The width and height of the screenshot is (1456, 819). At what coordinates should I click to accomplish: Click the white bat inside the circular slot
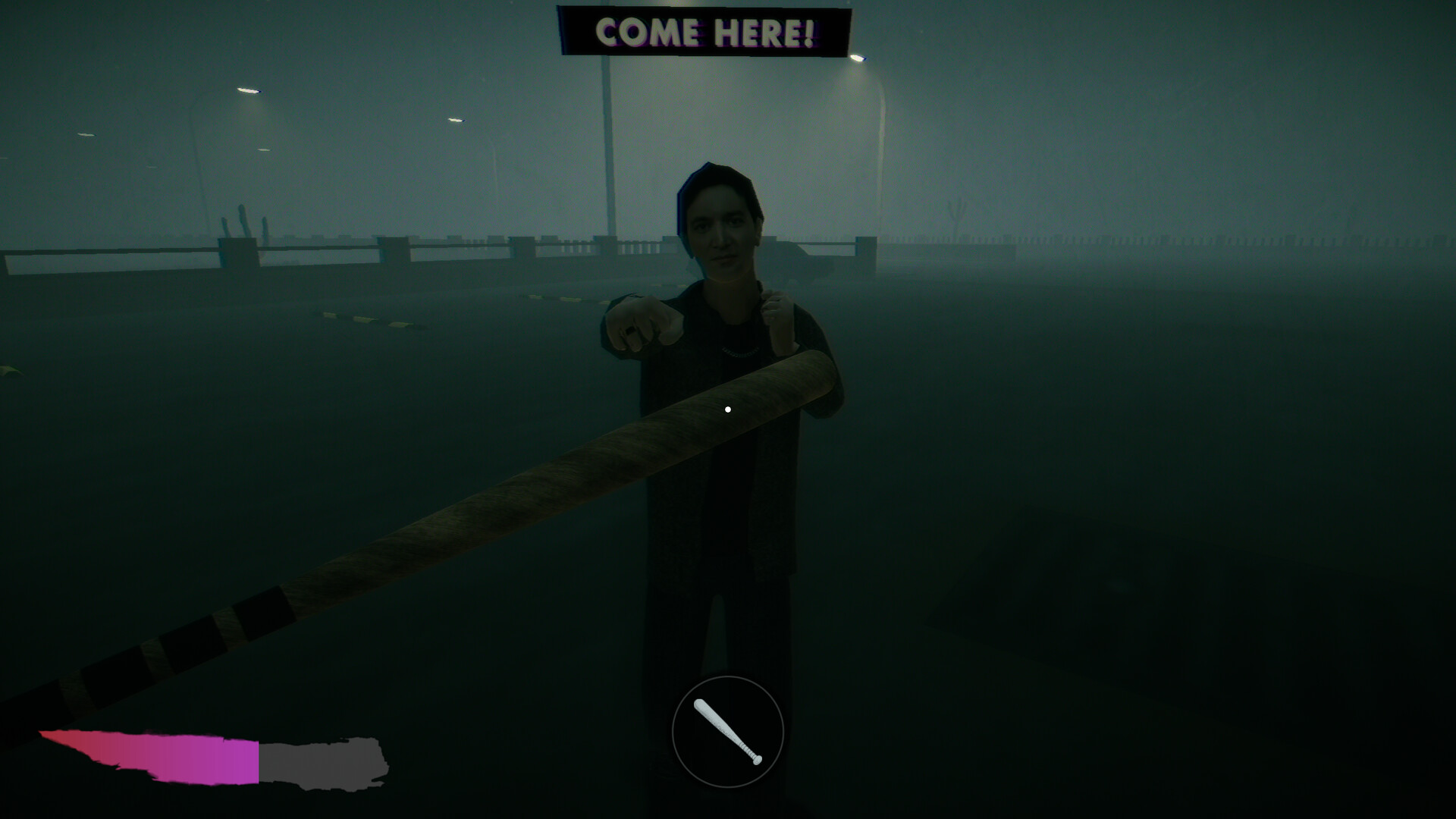726,732
